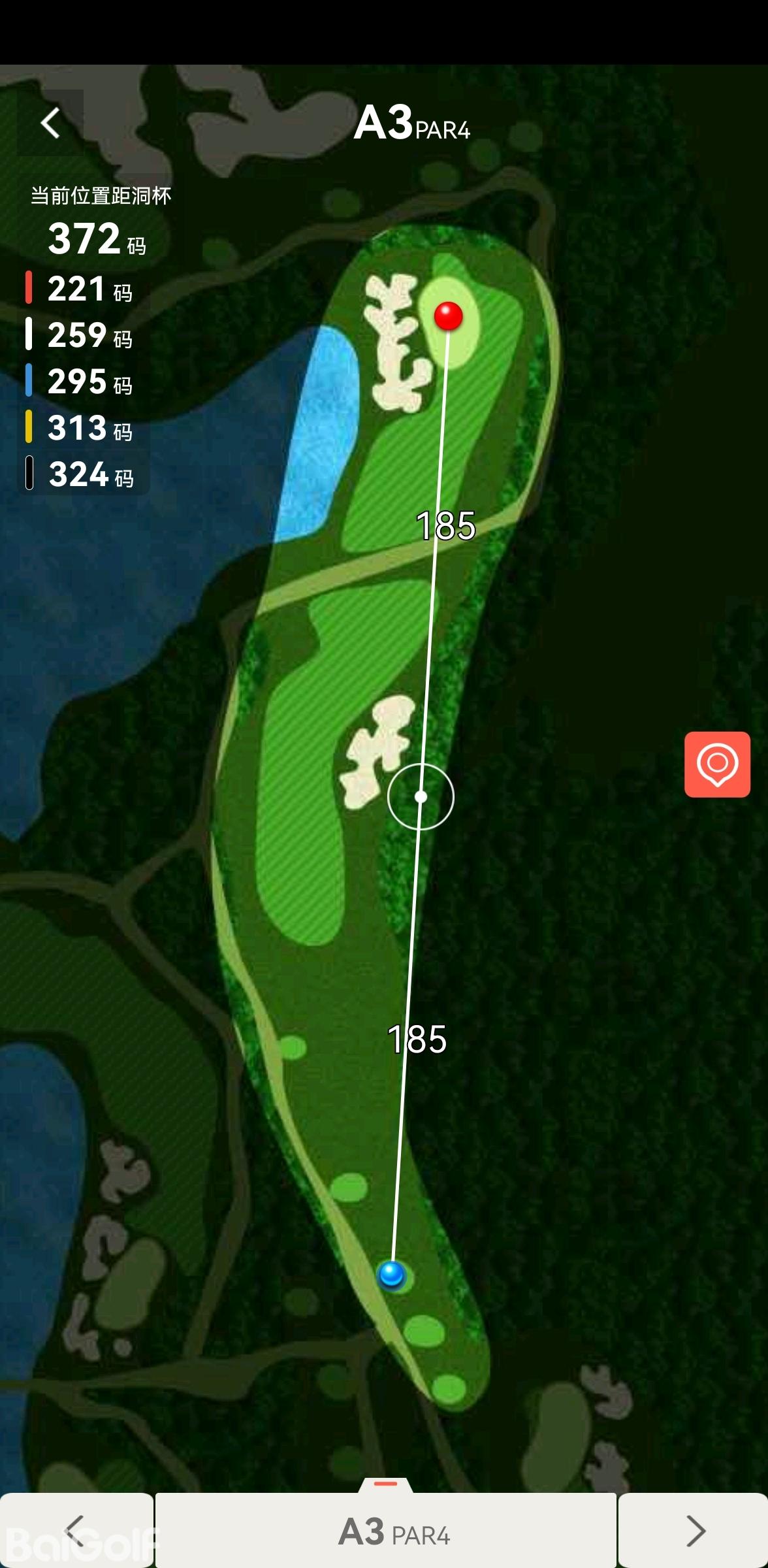Select the blue tee position marker
768x1568 pixels.
[392, 1273]
